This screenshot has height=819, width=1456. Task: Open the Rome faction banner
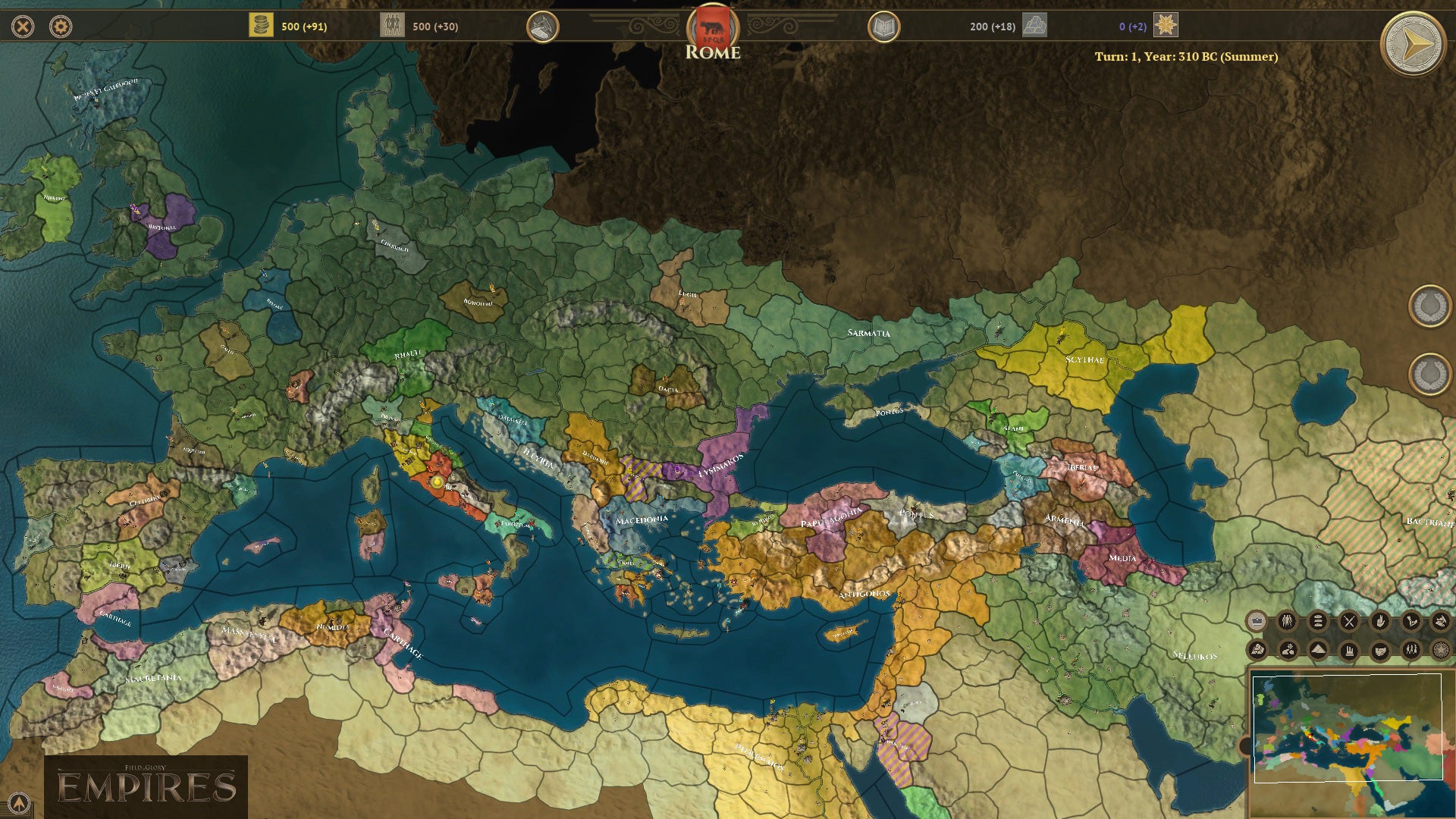[712, 29]
